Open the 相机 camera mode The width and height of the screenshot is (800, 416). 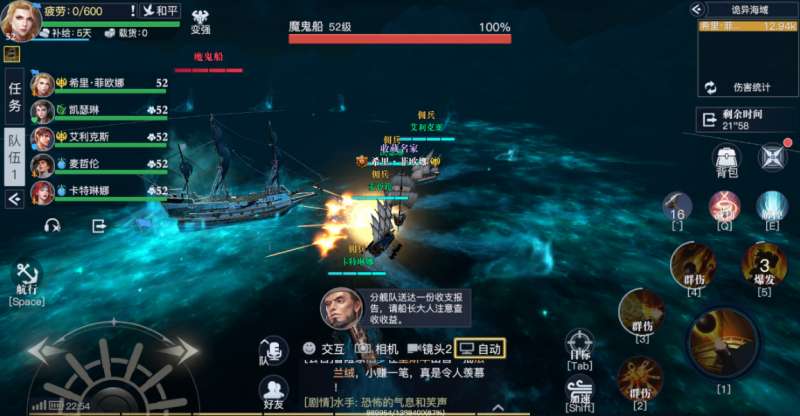click(375, 349)
